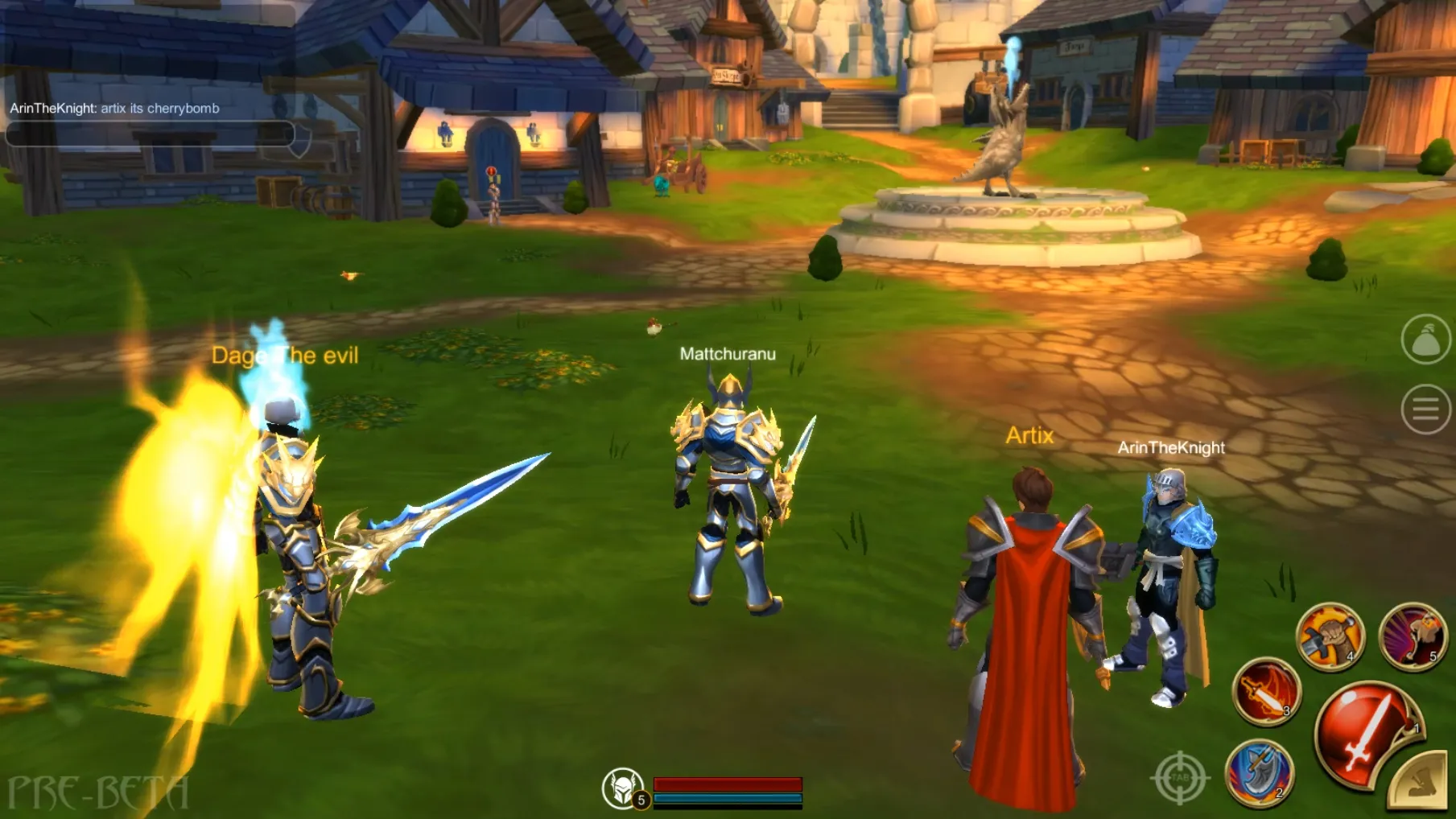This screenshot has width=1456, height=819.
Task: Trigger the sword-grip skill numbered 4
Action: tap(1332, 635)
